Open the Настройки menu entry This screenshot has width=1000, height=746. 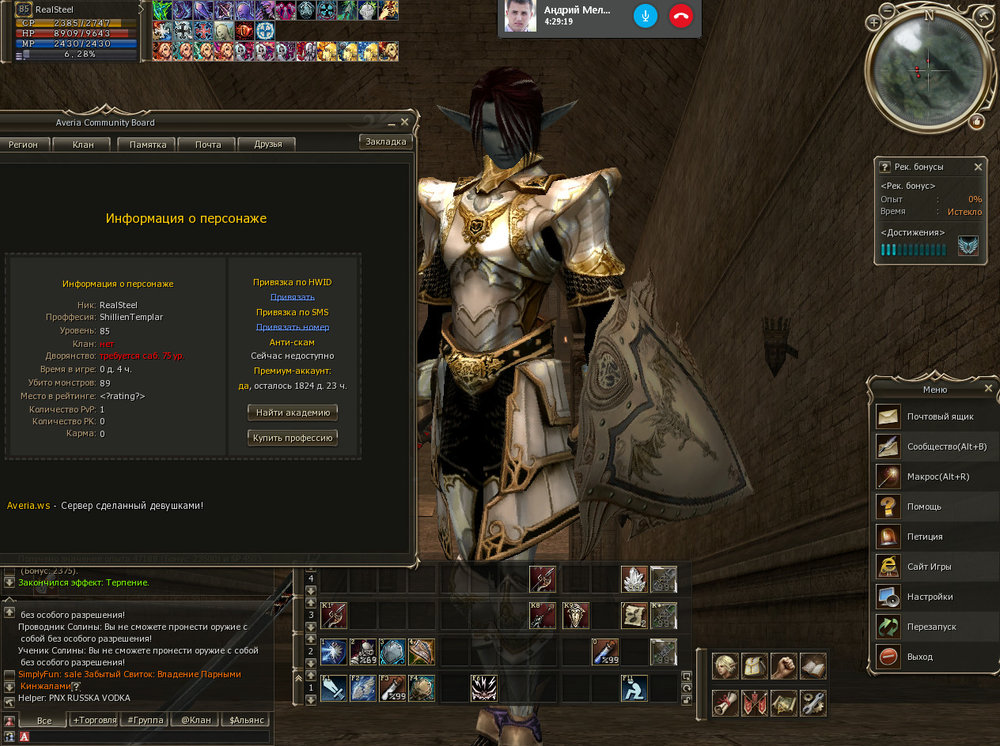pos(929,597)
